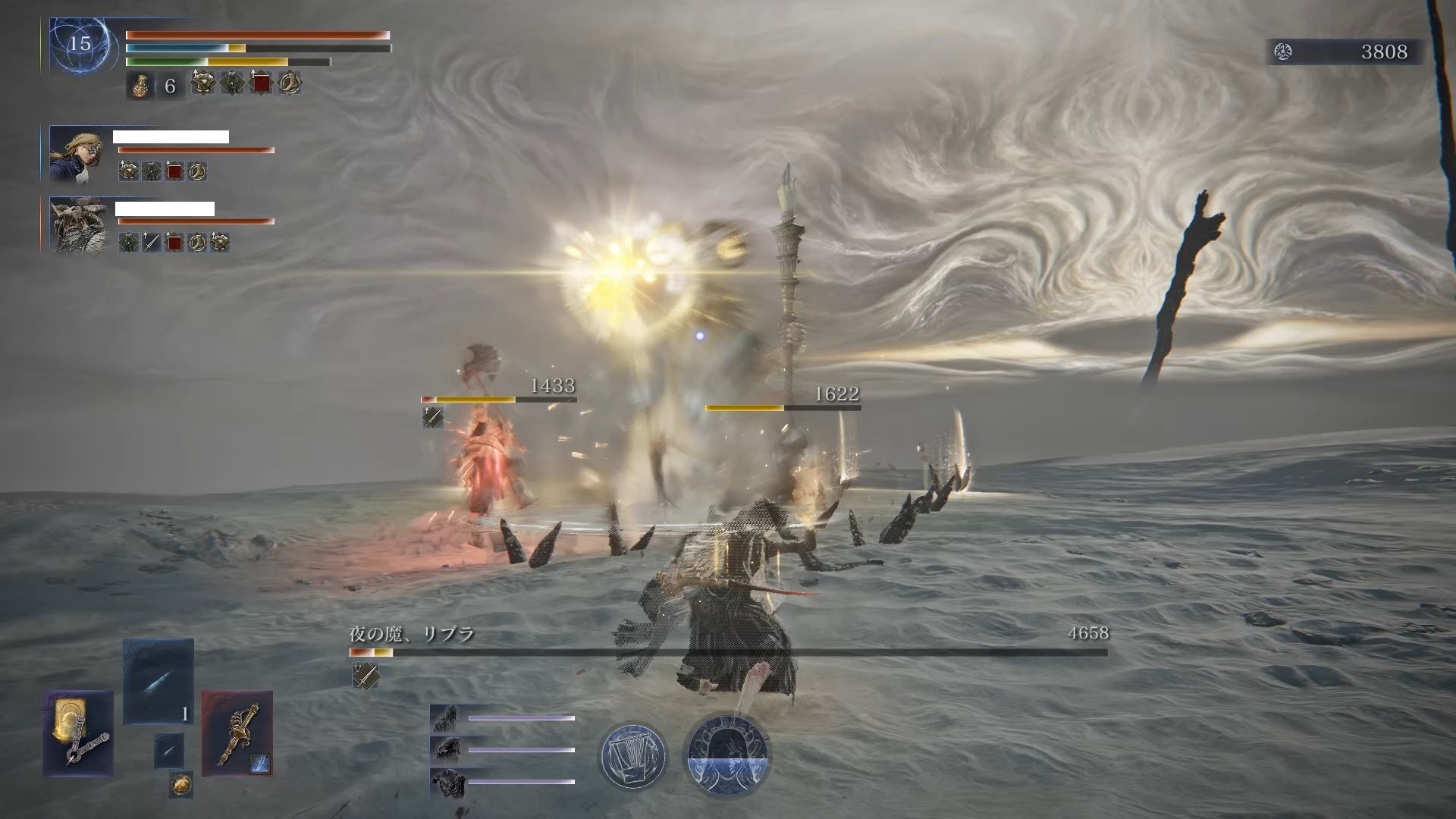The height and width of the screenshot is (819, 1456).
Task: Click the runes currency counter
Action: coord(1345,52)
